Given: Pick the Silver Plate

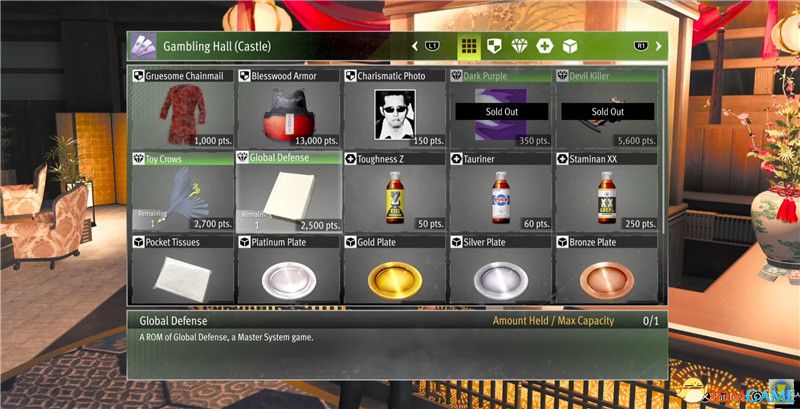Looking at the screenshot, I should (500, 270).
